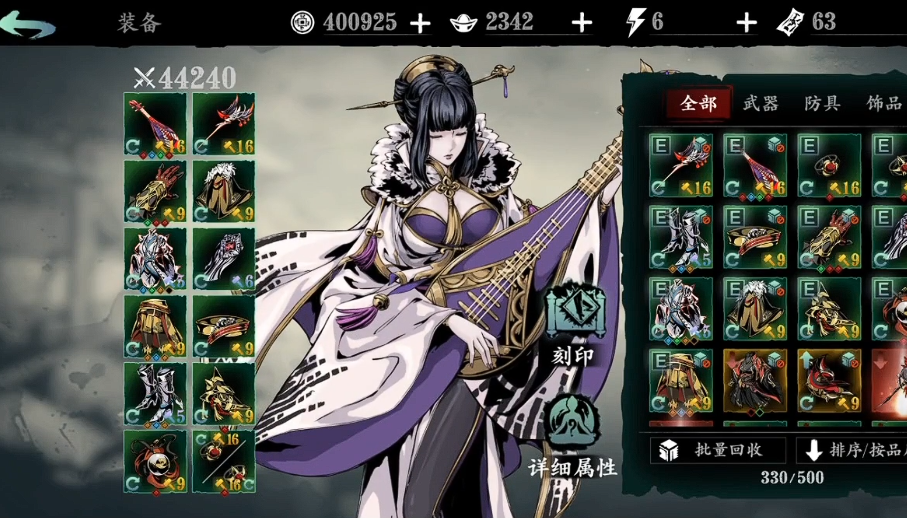This screenshot has width=907, height=518.
Task: Go back using the arrow button
Action: [x=28, y=24]
